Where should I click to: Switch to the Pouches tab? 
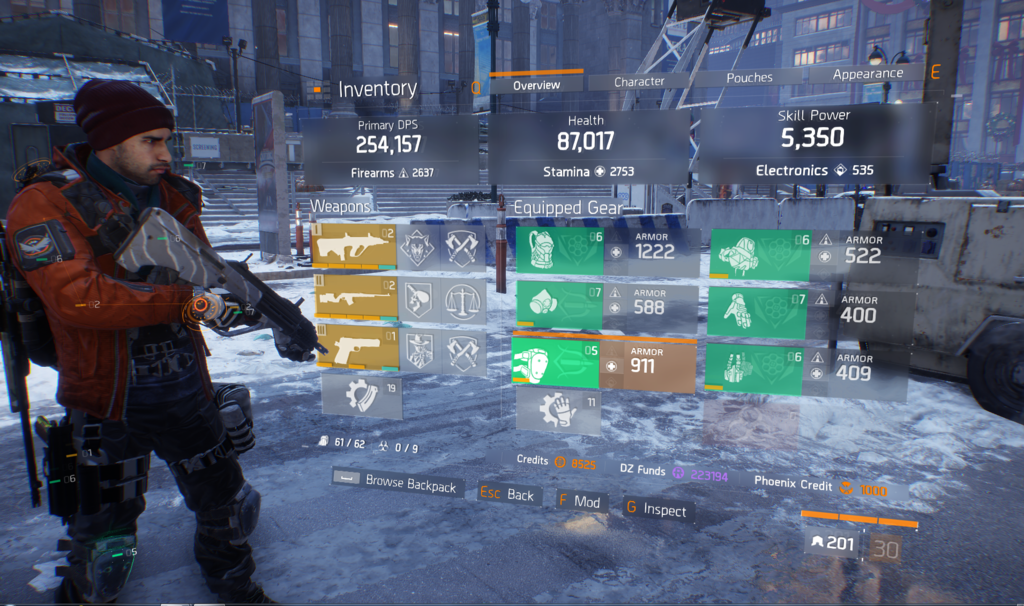(749, 77)
